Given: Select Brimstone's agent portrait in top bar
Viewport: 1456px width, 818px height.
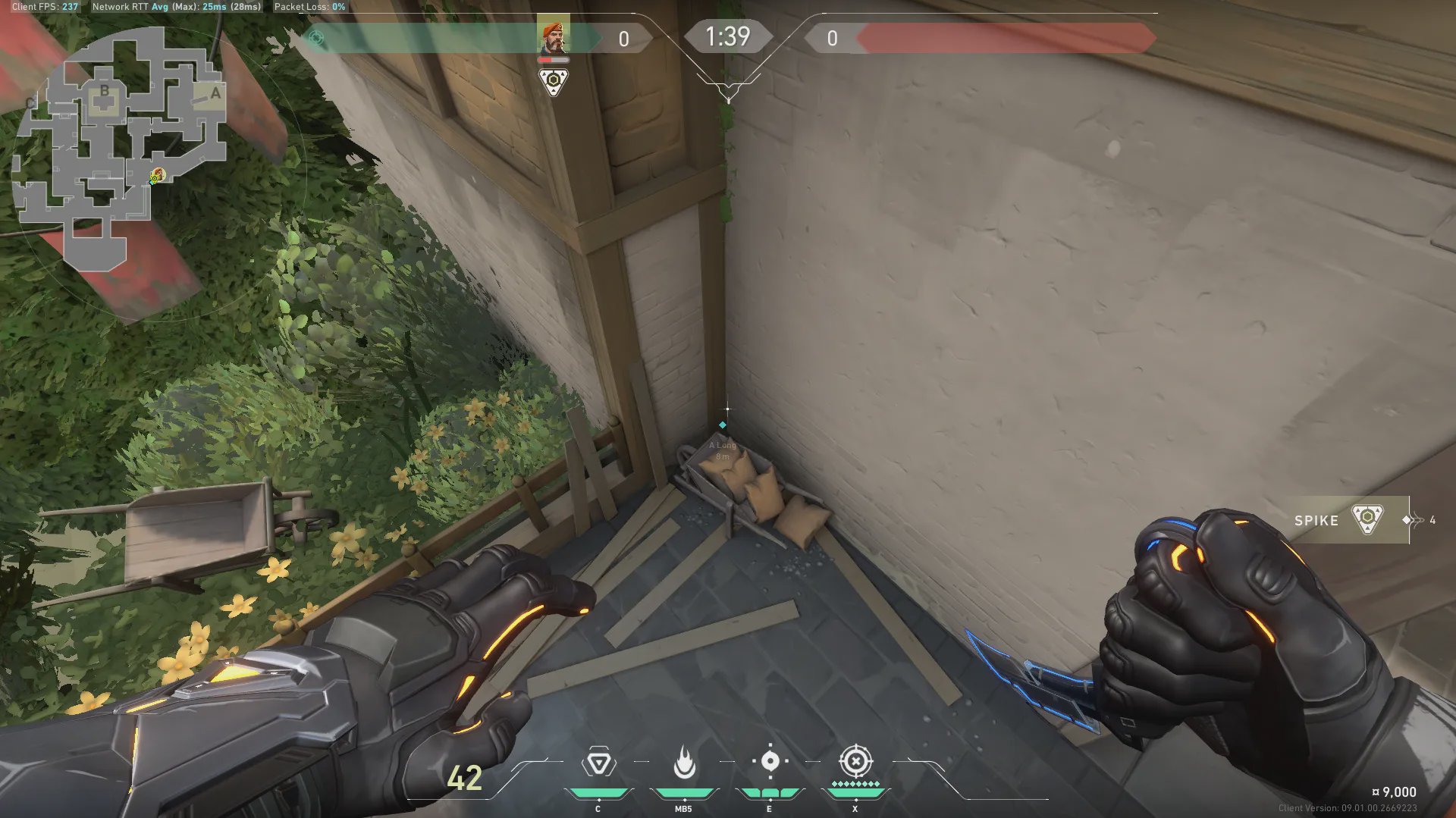Looking at the screenshot, I should click(x=553, y=36).
